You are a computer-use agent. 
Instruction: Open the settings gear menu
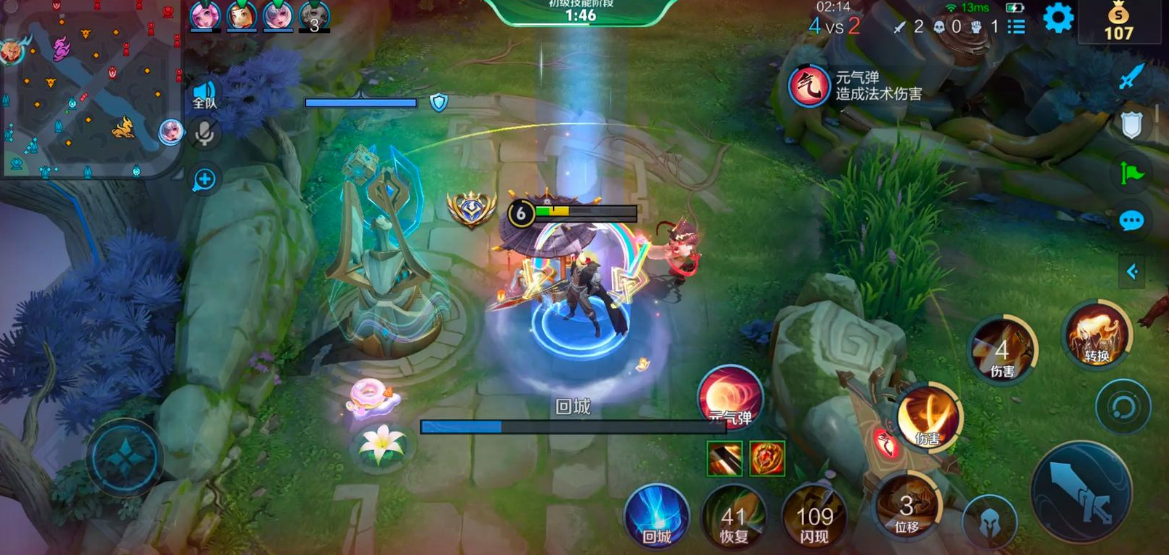(x=1058, y=17)
